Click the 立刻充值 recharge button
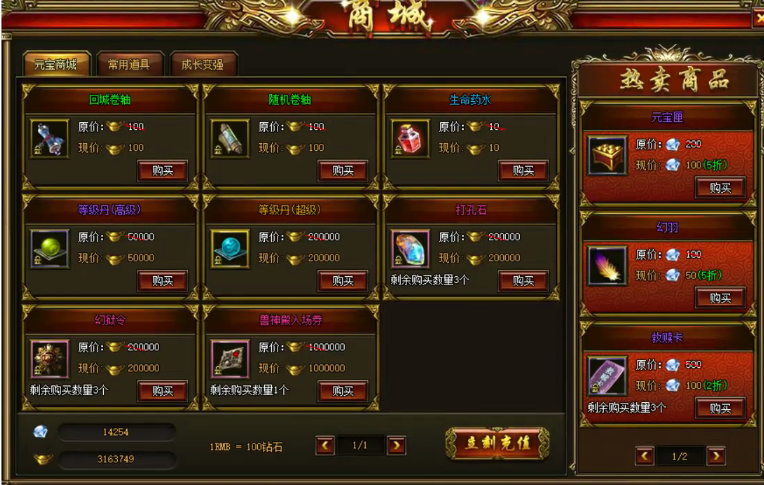The width and height of the screenshot is (764, 485). [497, 443]
